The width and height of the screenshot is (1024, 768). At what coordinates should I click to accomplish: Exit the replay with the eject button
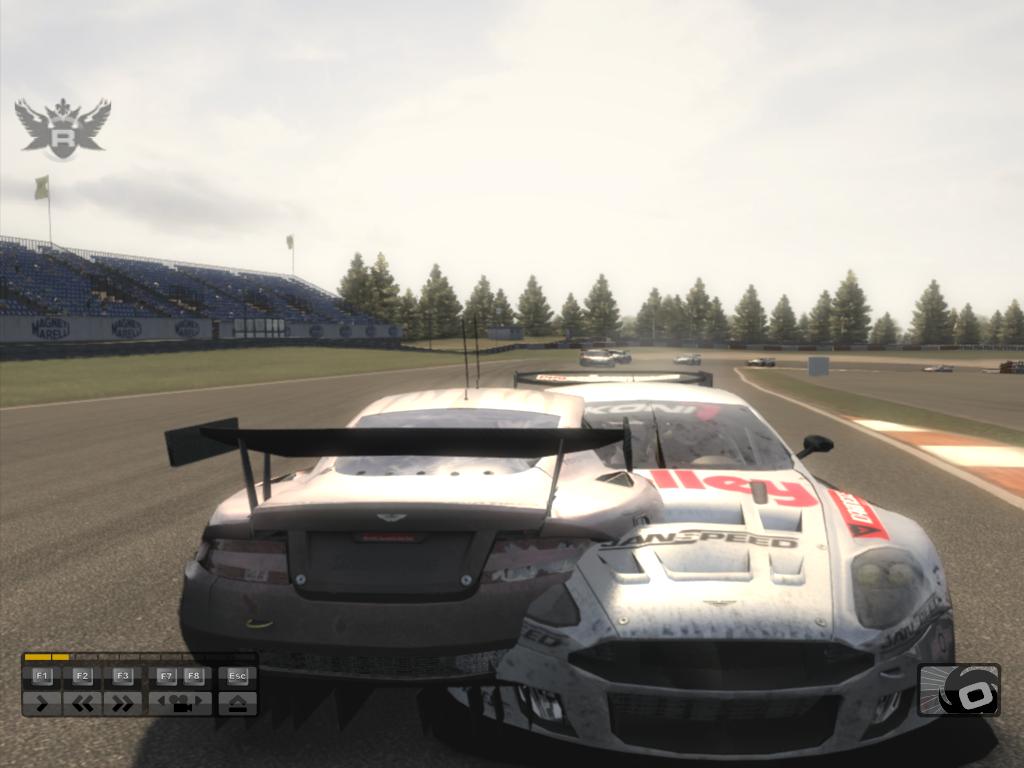tap(237, 703)
